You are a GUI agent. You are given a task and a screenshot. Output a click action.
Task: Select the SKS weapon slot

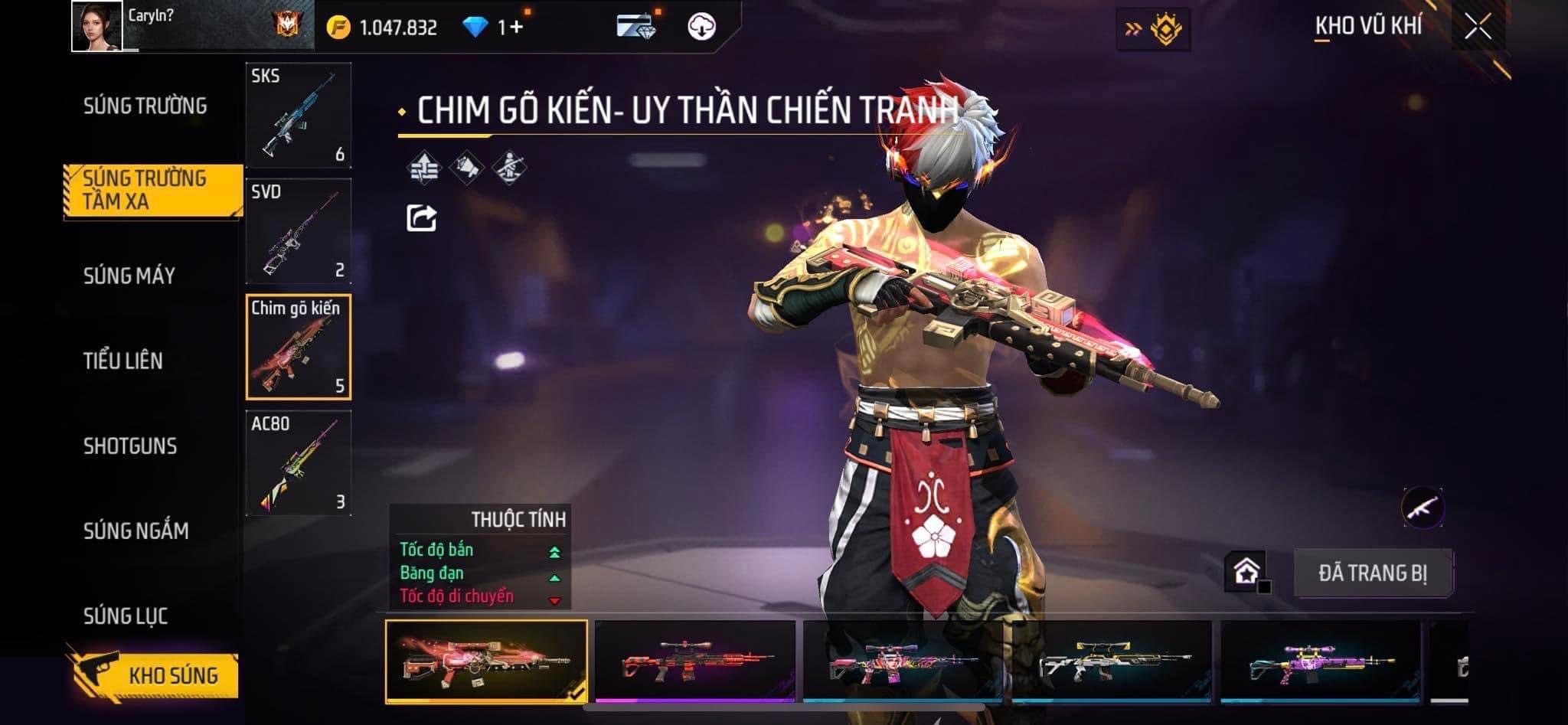pyautogui.click(x=299, y=116)
